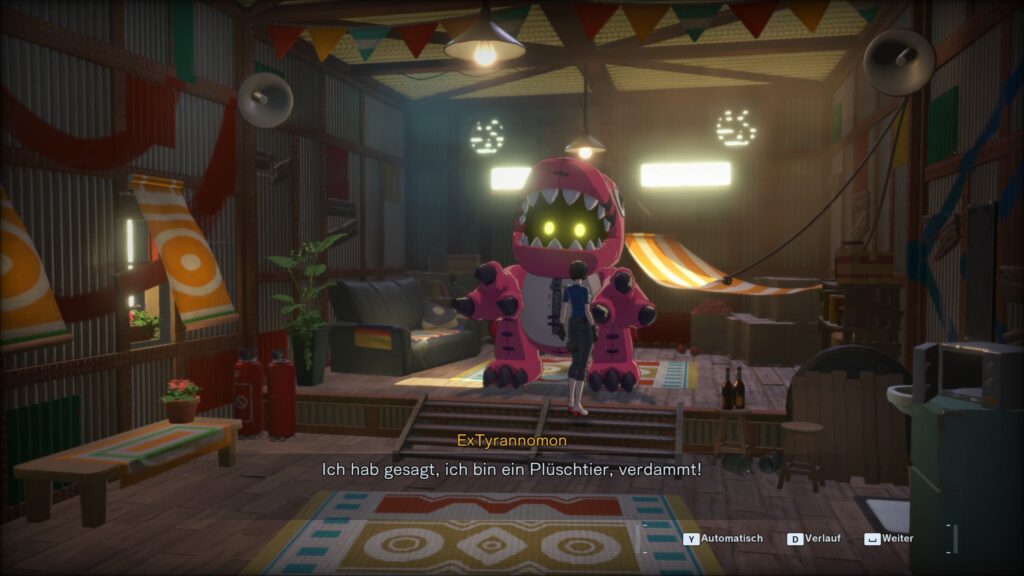Continue dialogue with Weiter
Screen dimensions: 1024x576
889,539
